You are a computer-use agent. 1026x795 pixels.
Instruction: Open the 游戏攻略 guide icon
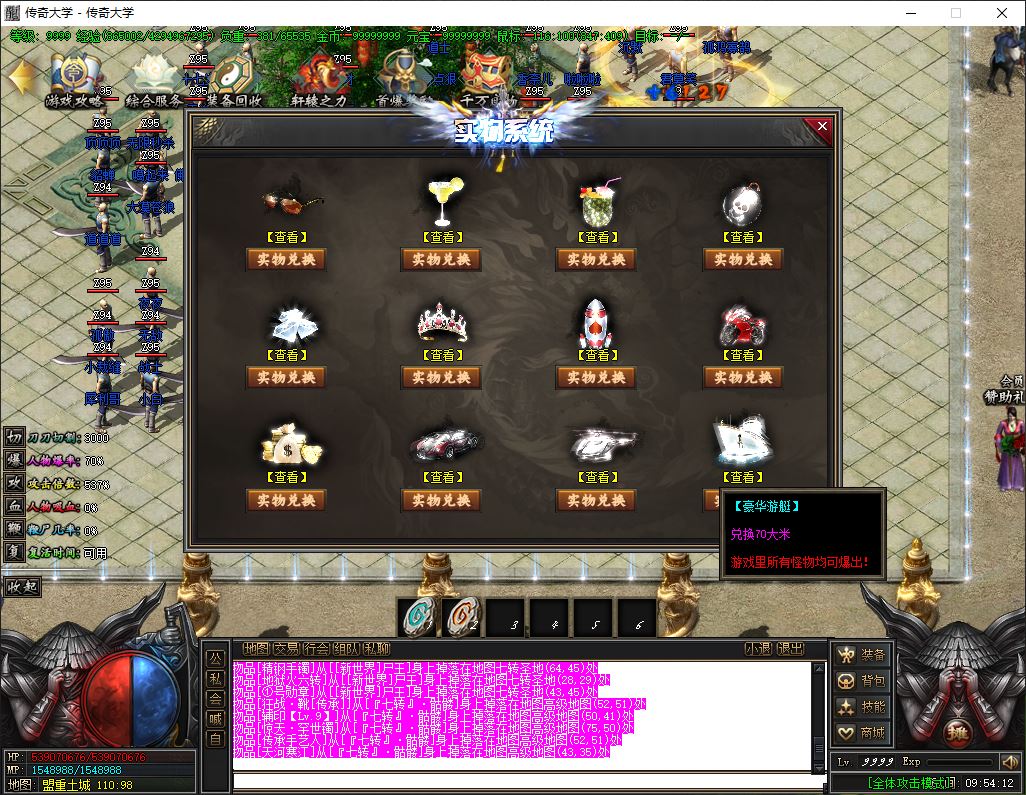coord(73,80)
